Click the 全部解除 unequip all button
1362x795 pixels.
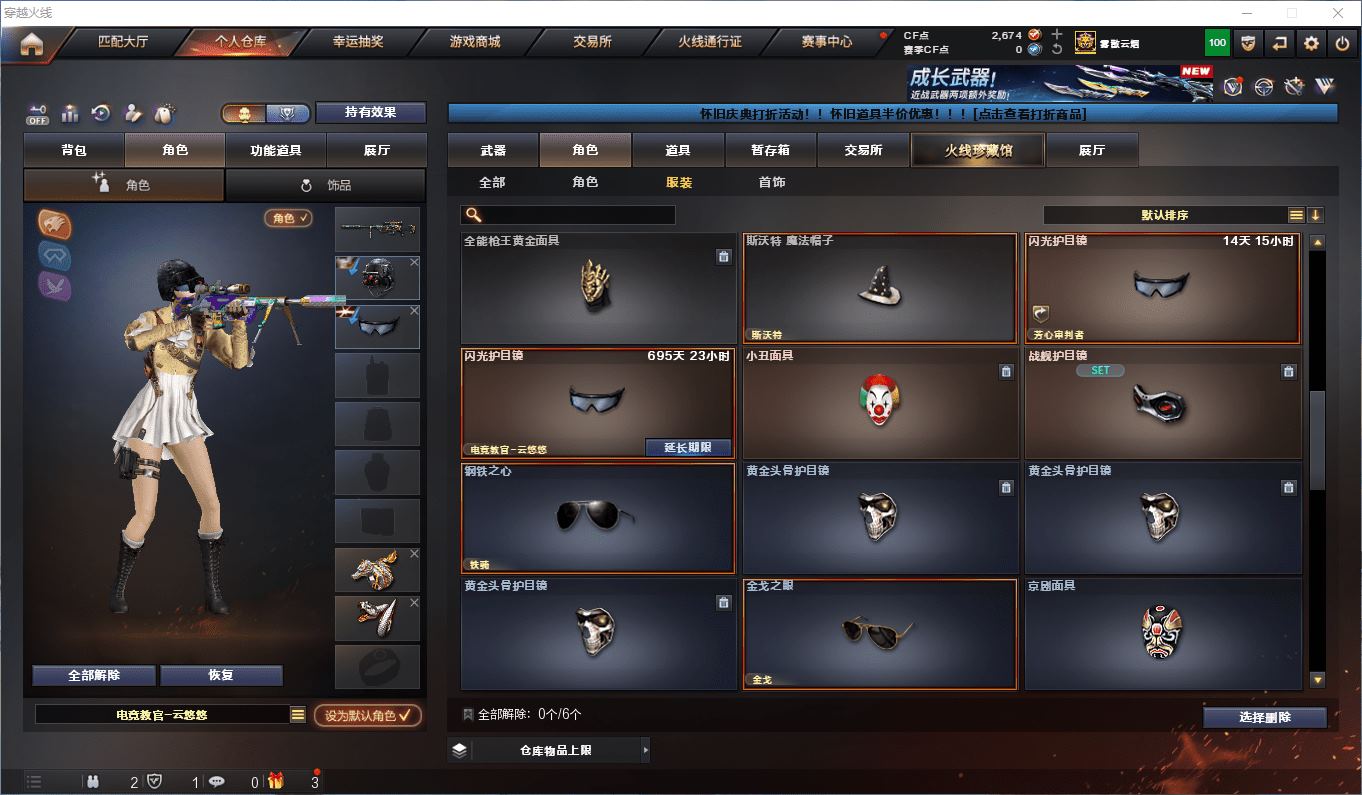point(94,675)
